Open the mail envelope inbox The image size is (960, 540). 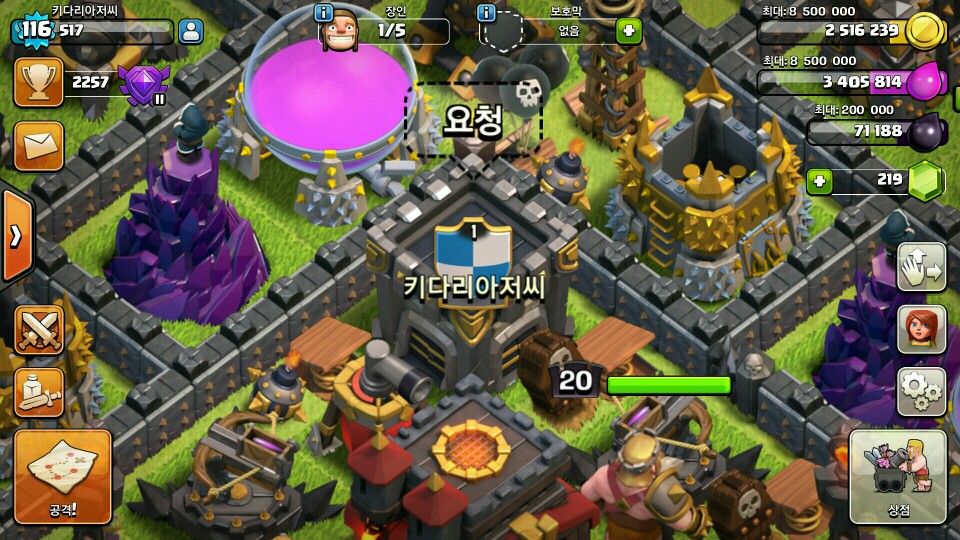point(39,146)
